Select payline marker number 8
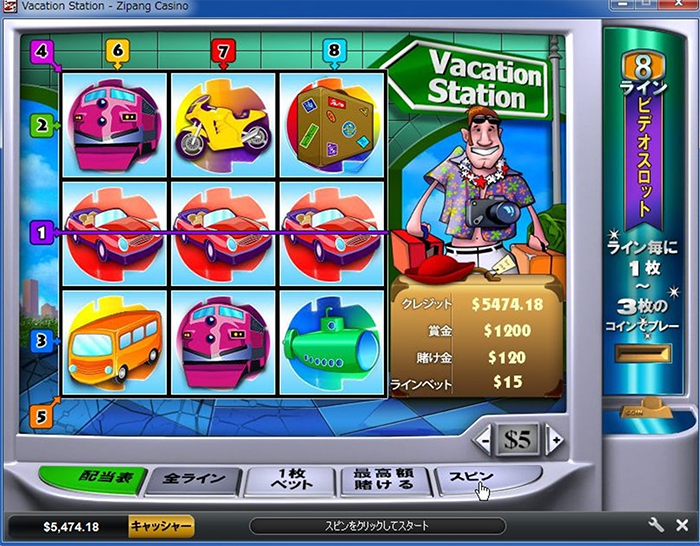The width and height of the screenshot is (700, 546). (333, 48)
